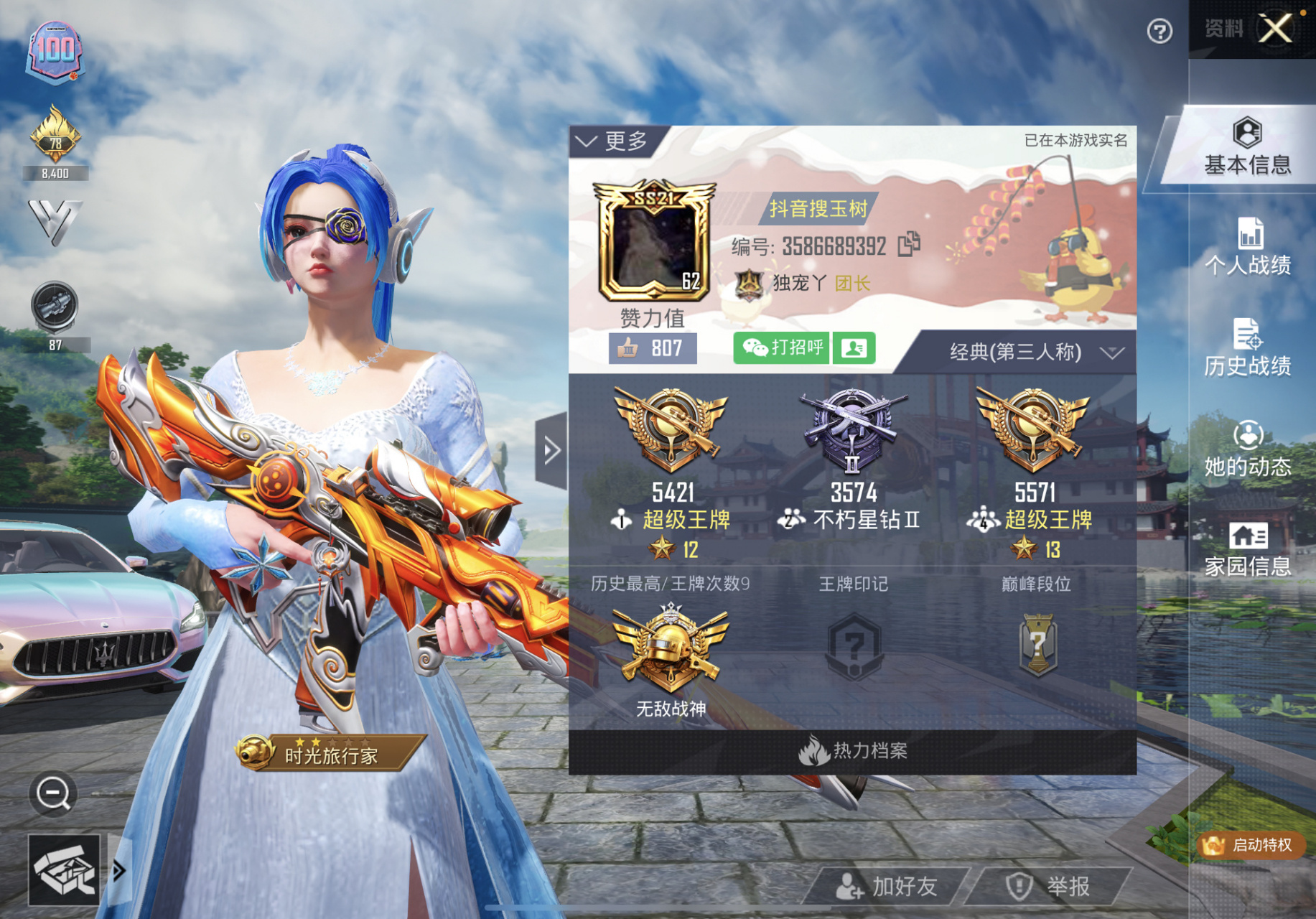Tap the green 打招呼 greeting button

pos(782,348)
